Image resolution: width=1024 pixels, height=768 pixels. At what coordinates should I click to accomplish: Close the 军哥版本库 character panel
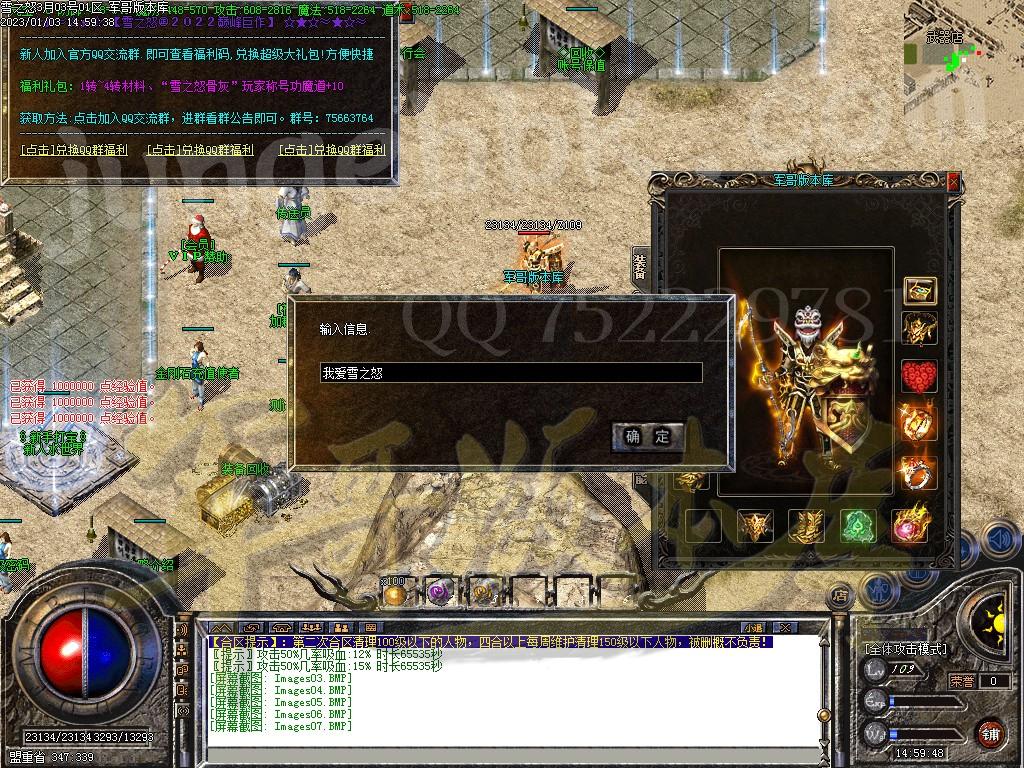click(x=952, y=181)
